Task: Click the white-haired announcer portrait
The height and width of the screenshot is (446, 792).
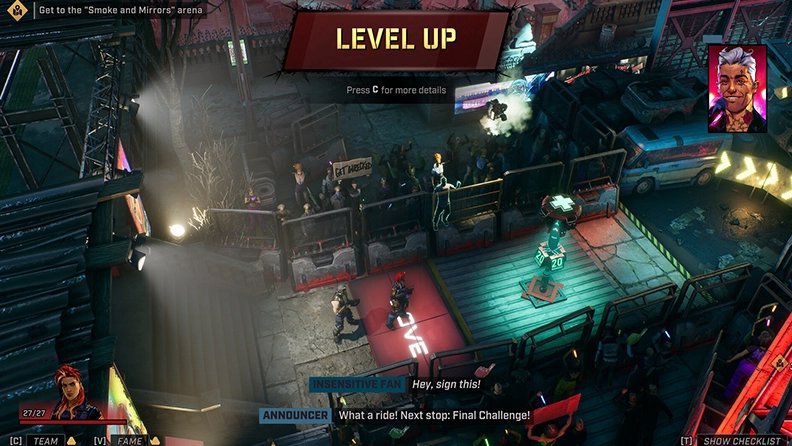Action: coord(736,88)
